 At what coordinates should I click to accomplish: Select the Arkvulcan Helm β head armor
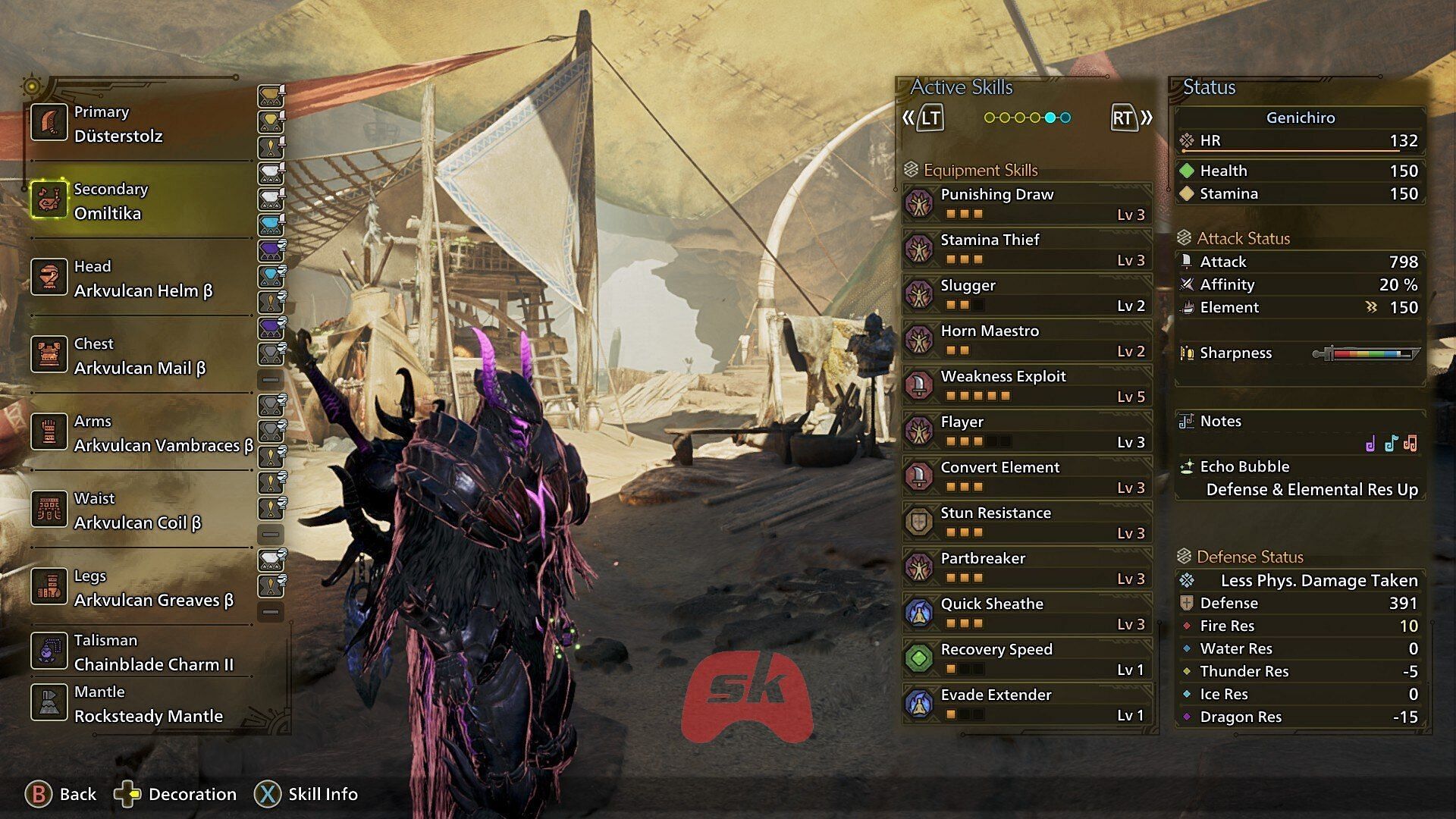140,278
